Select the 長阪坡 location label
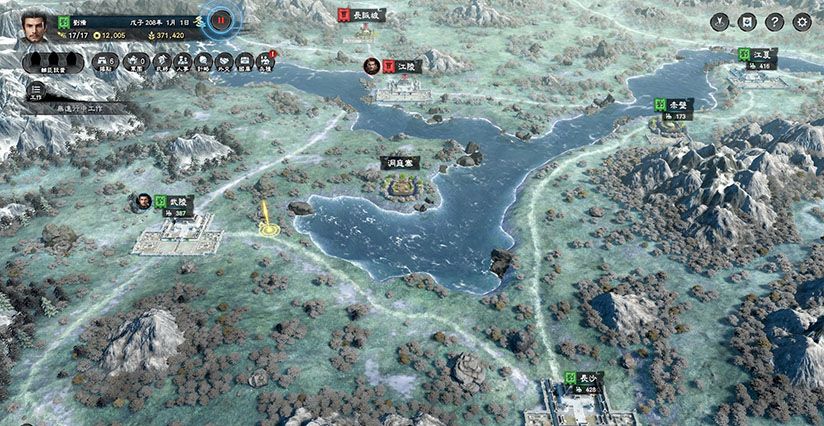 pos(361,15)
